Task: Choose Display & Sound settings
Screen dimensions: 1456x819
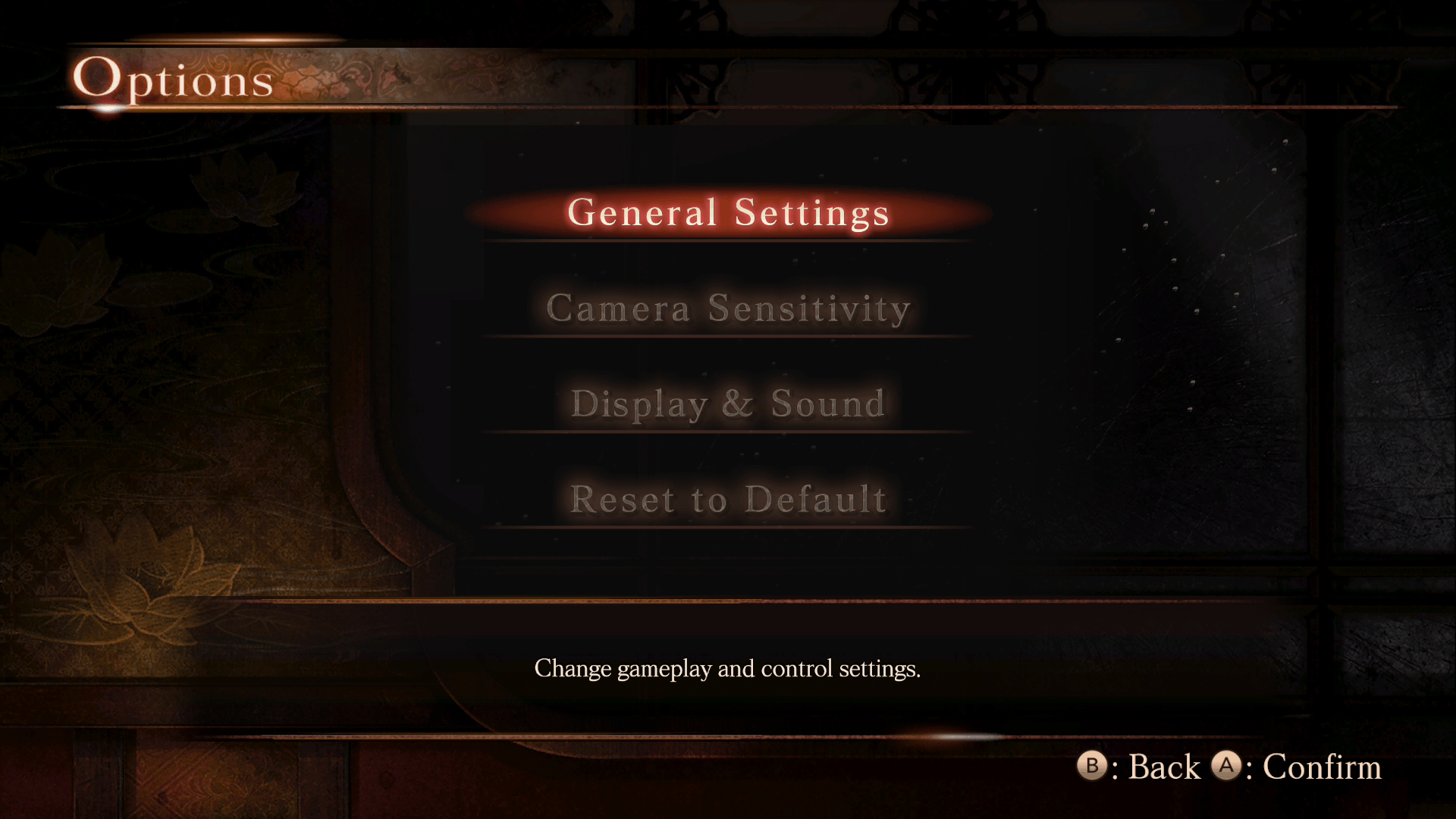Action: (x=728, y=403)
